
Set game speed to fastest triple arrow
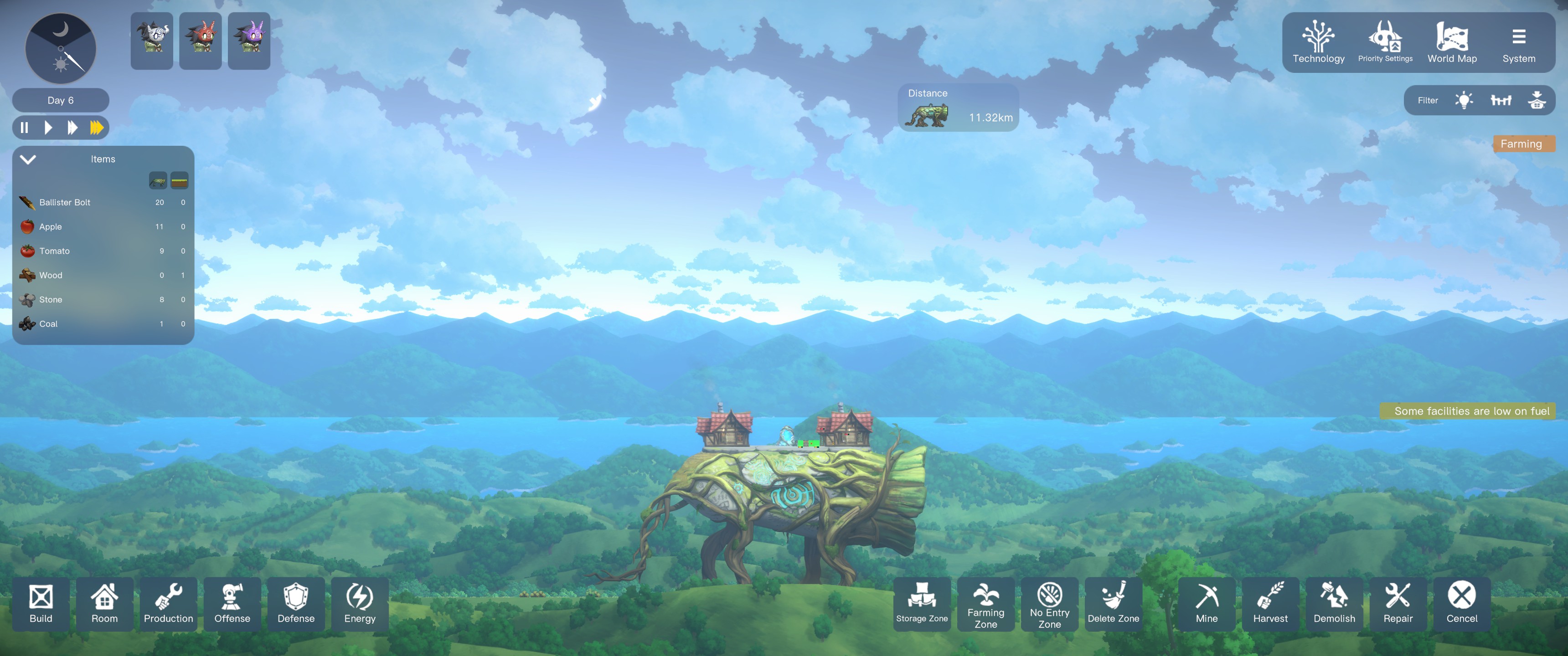coord(96,128)
